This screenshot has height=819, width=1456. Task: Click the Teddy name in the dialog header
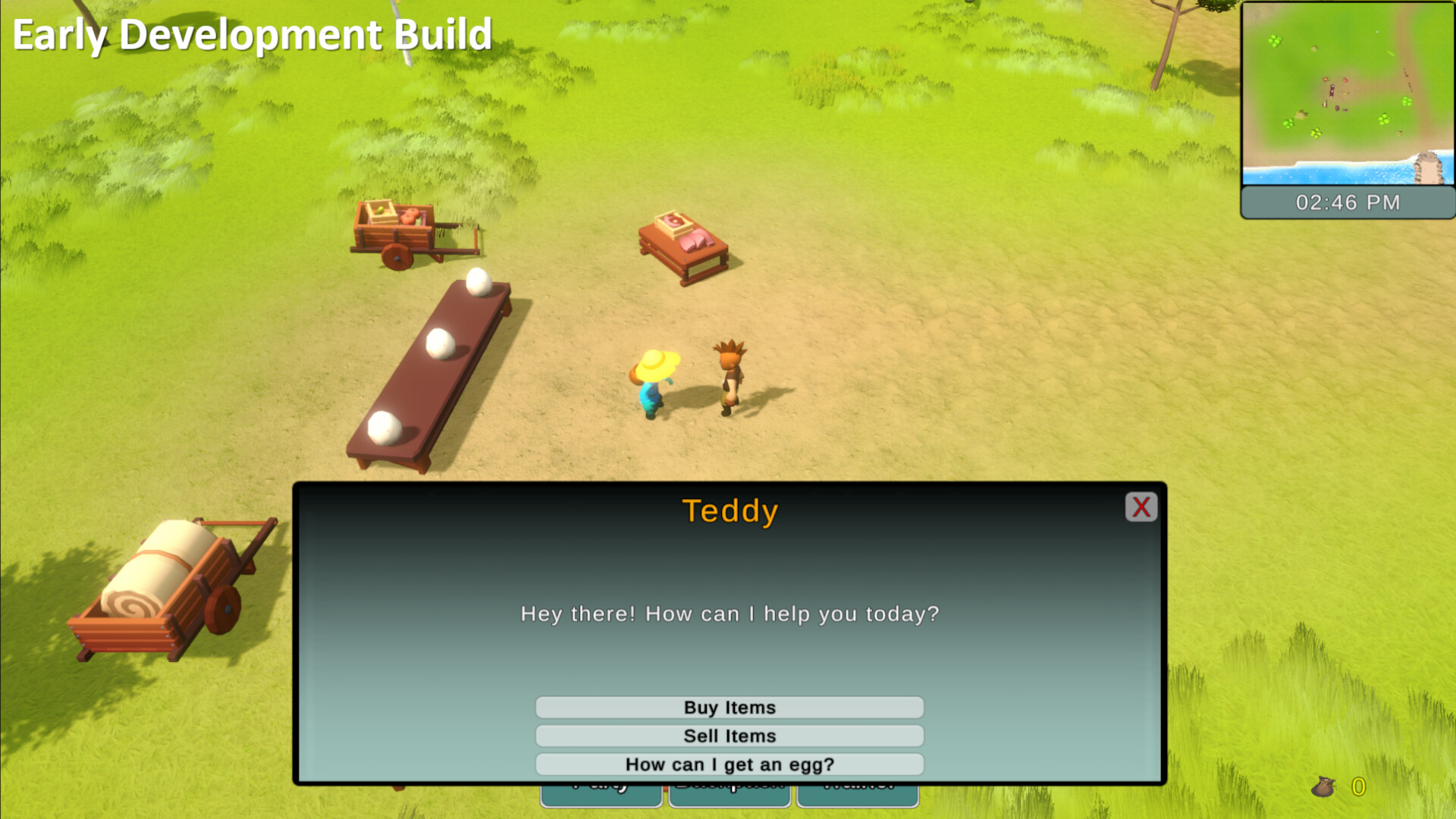point(730,510)
